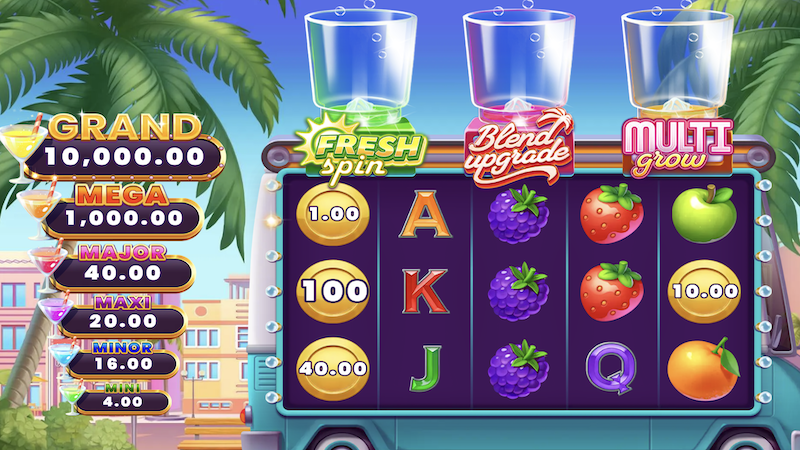Click the 40.00 gold coin symbol

(333, 367)
